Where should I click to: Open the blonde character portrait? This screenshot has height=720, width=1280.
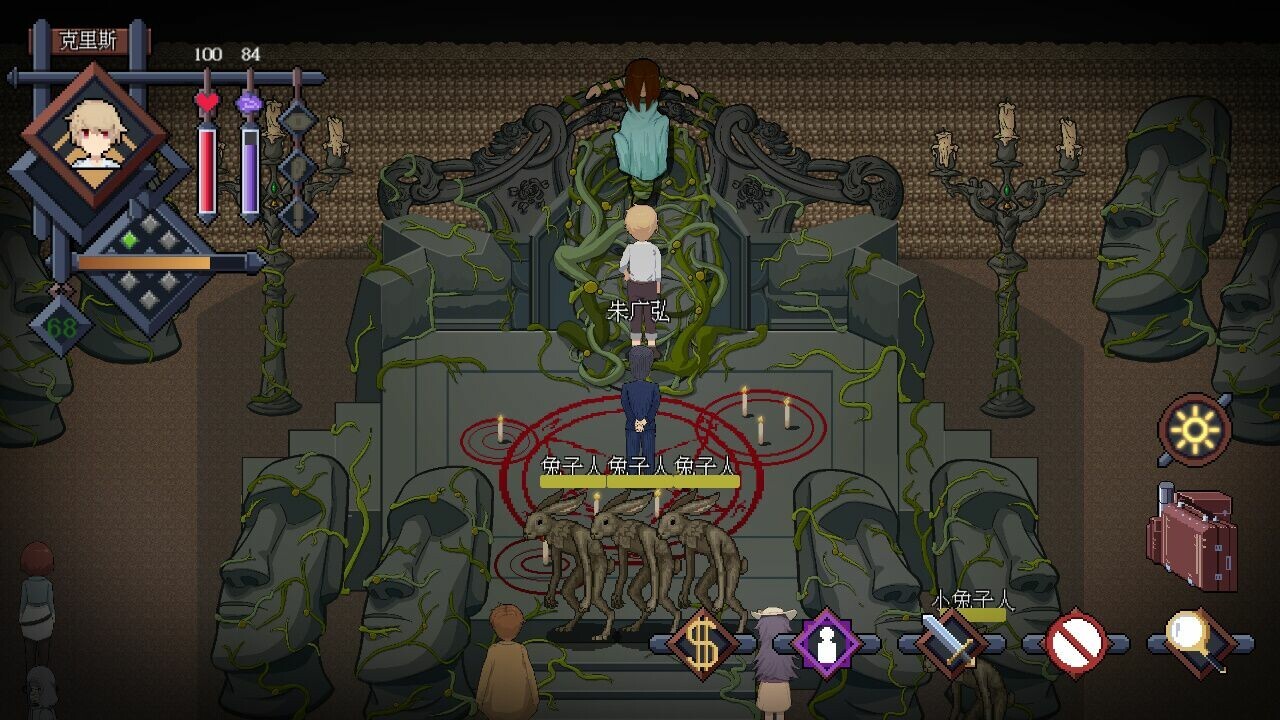[x=95, y=137]
